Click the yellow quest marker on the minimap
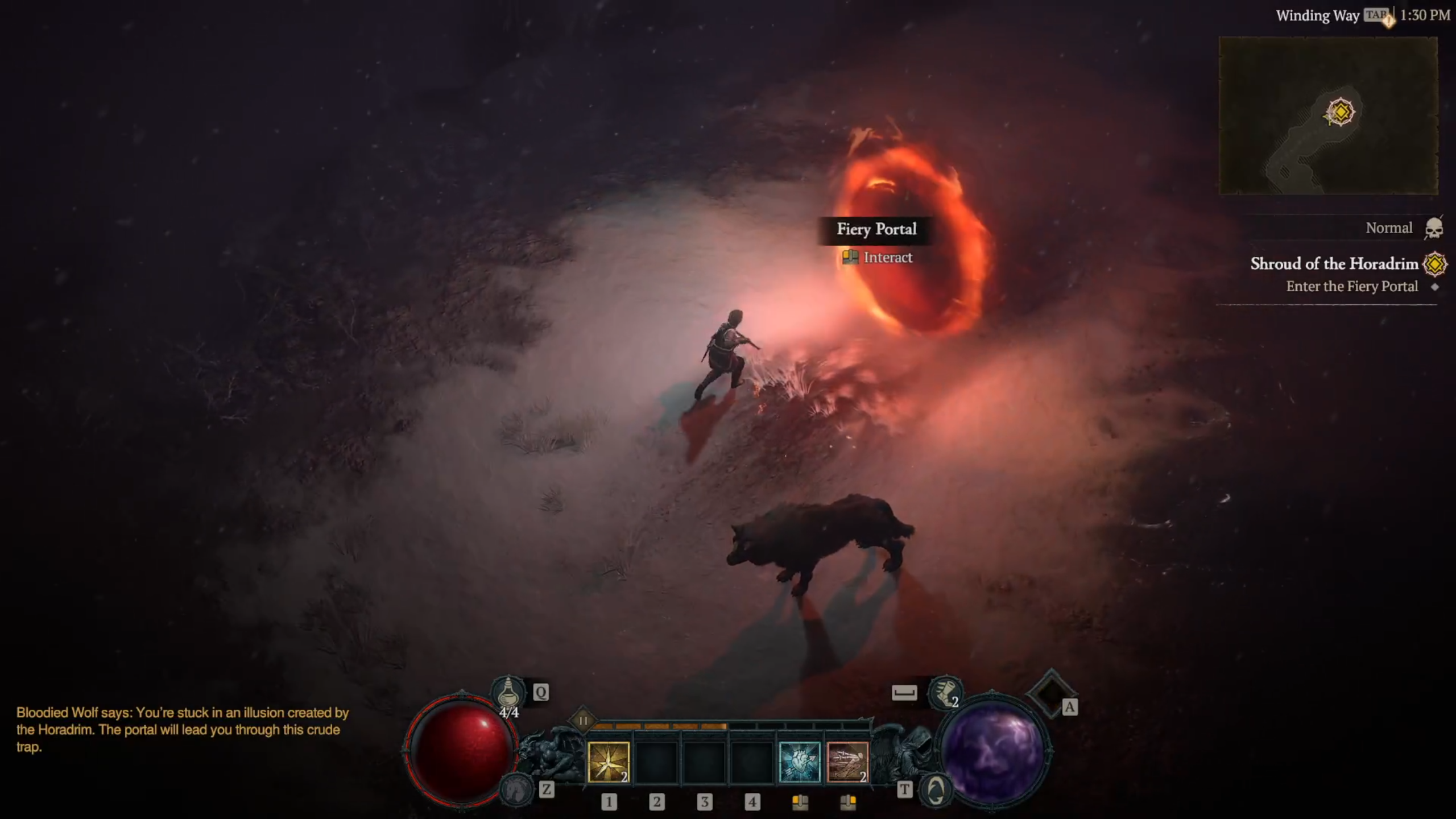The height and width of the screenshot is (819, 1456). pos(1341,111)
